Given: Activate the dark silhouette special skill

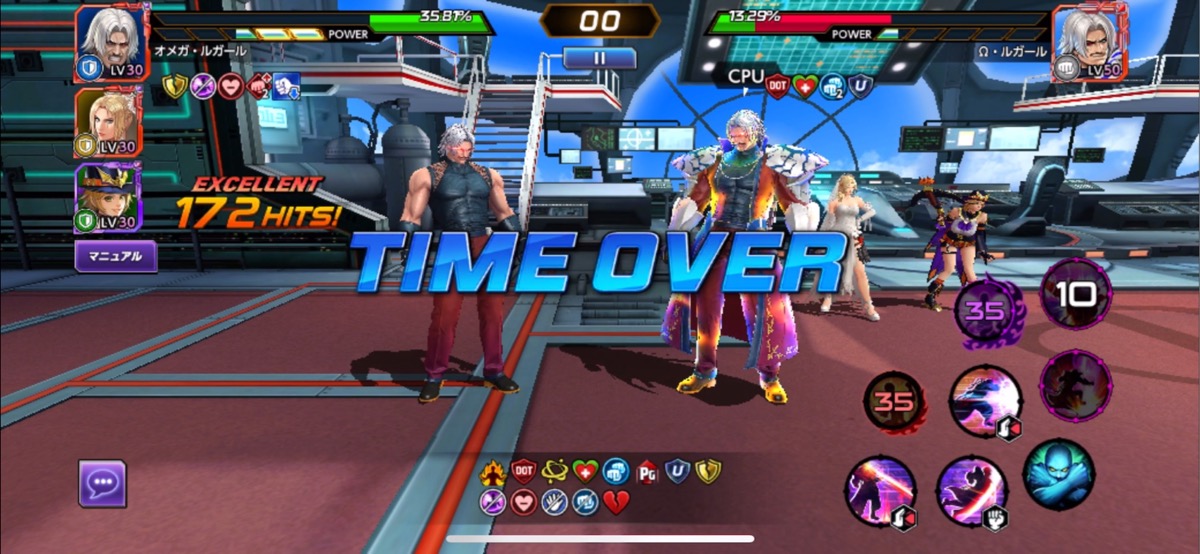Looking at the screenshot, I should (x=1075, y=385).
